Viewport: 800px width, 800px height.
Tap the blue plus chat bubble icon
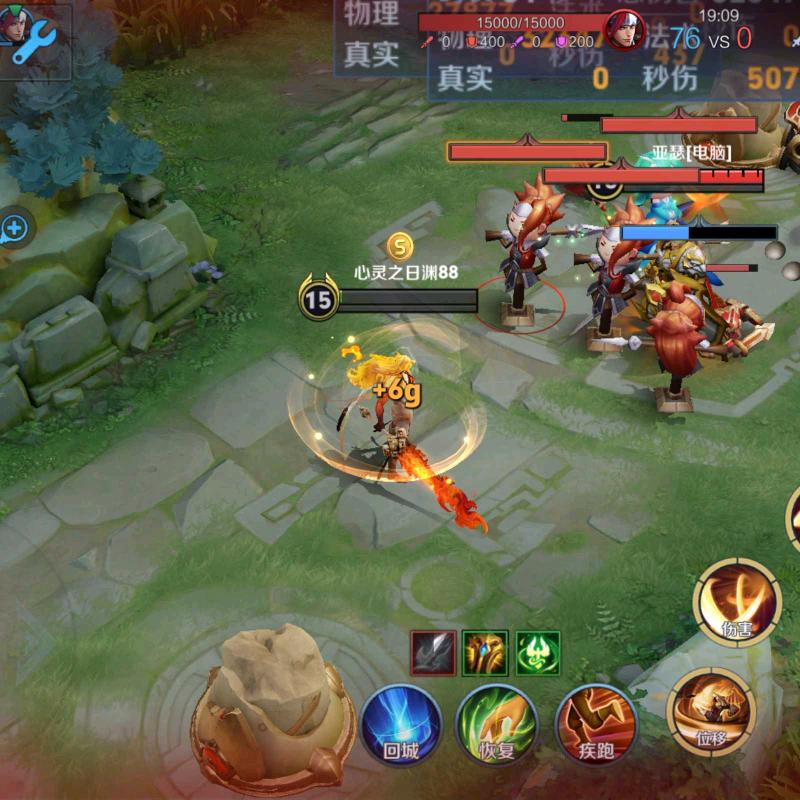[x=14, y=229]
